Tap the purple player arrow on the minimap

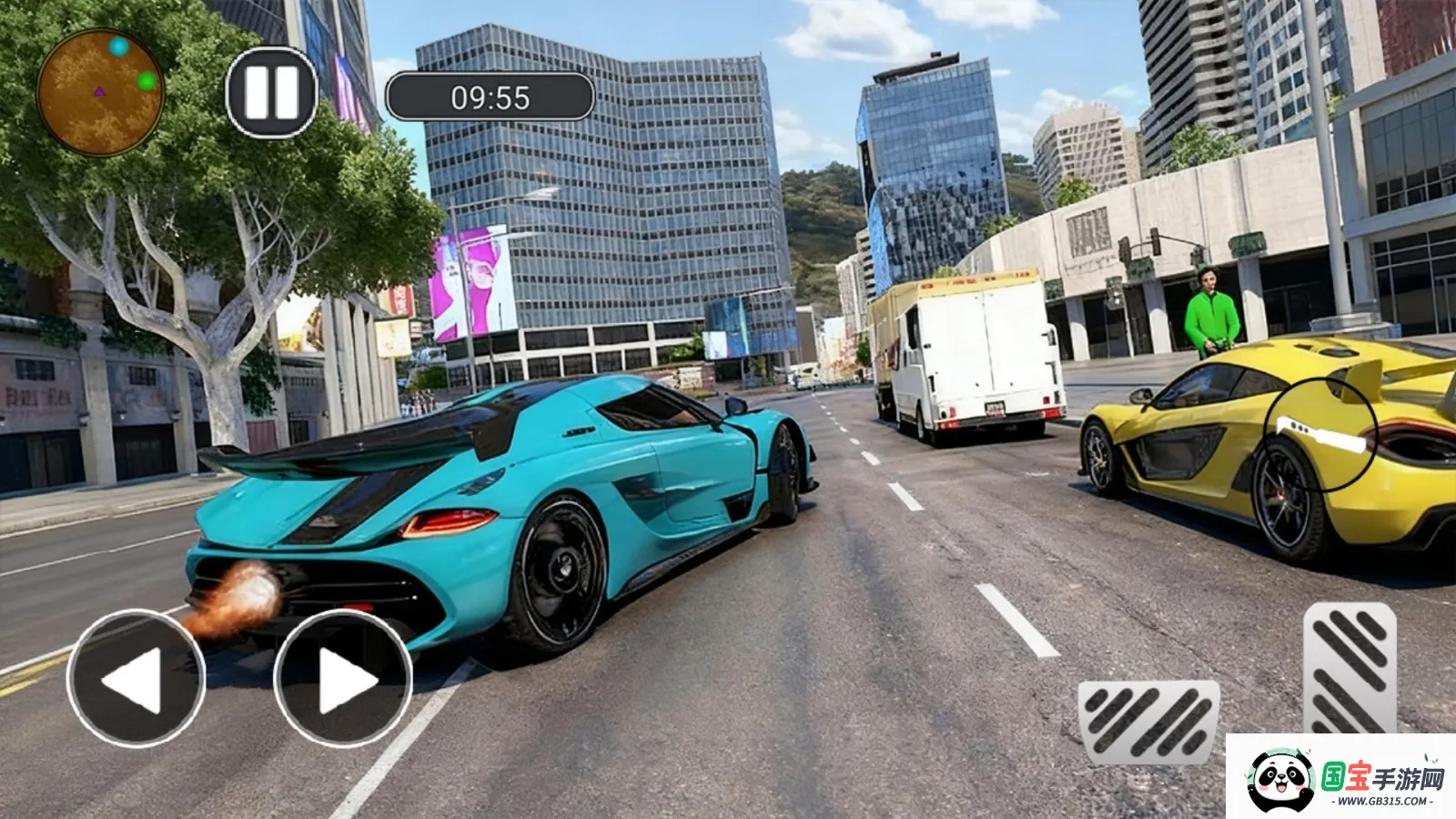[99, 92]
